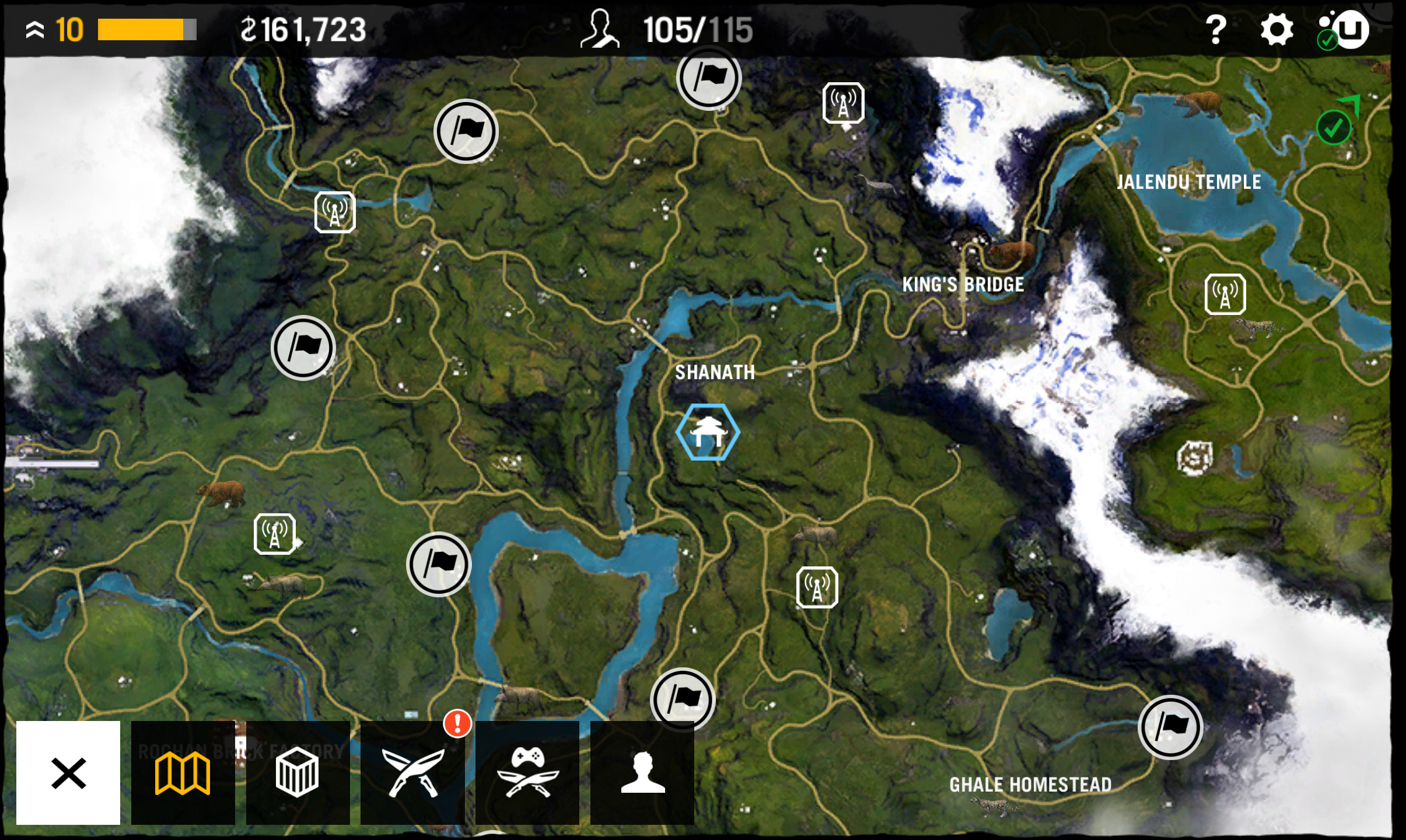Open the crate container tab
Viewport: 1406px width, 840px height.
point(298,773)
